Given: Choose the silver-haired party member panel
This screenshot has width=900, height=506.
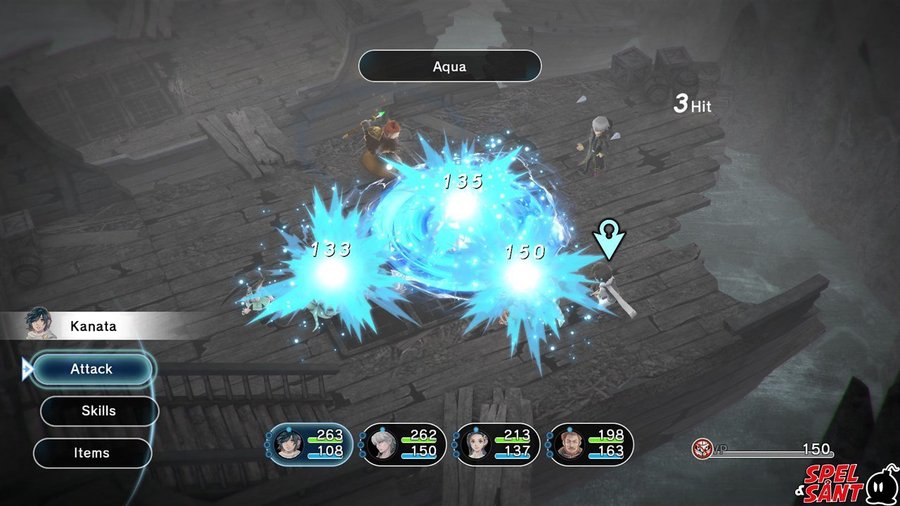Looking at the screenshot, I should pos(403,443).
